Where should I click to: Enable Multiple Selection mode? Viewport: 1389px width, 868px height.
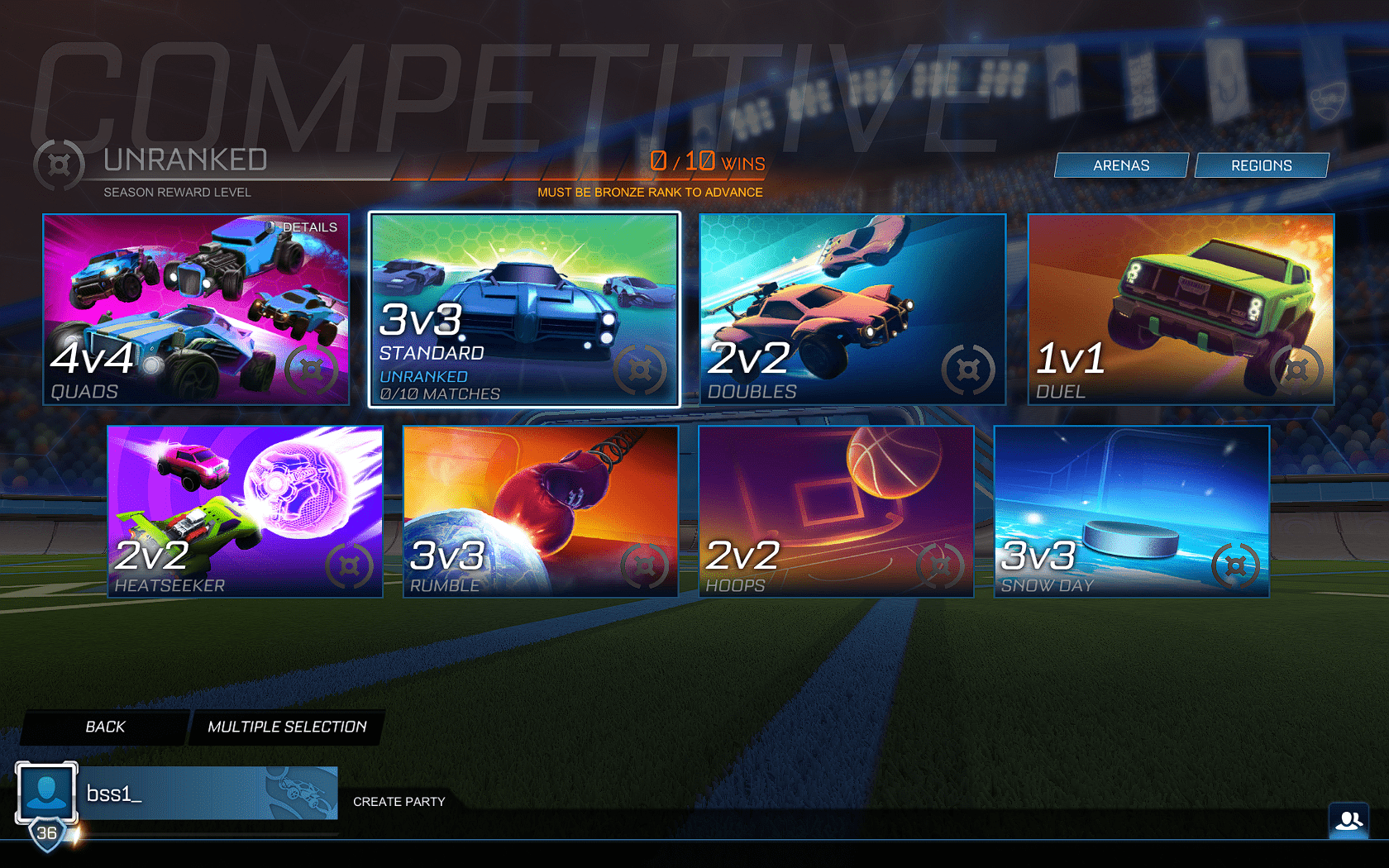tap(285, 727)
